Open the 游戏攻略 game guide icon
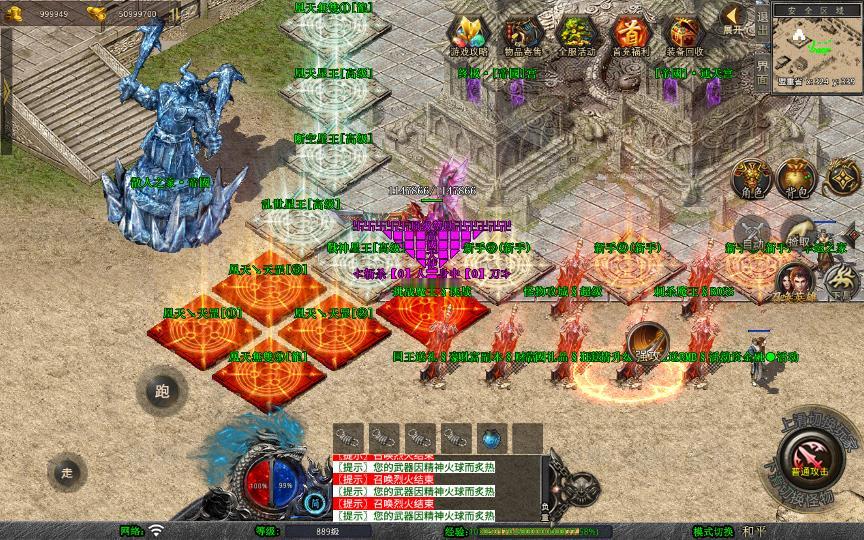 click(469, 35)
